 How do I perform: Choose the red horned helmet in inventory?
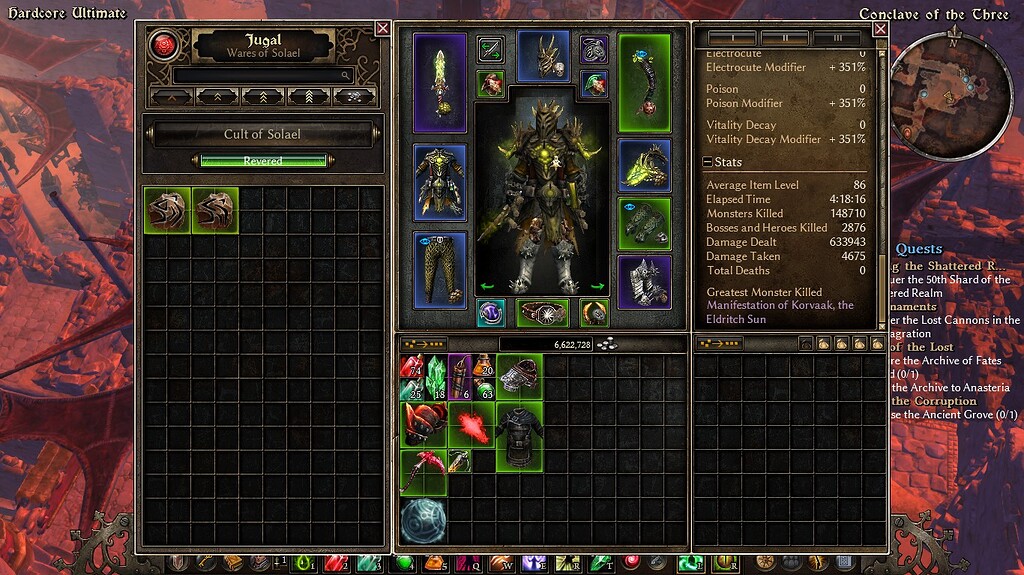[424, 423]
